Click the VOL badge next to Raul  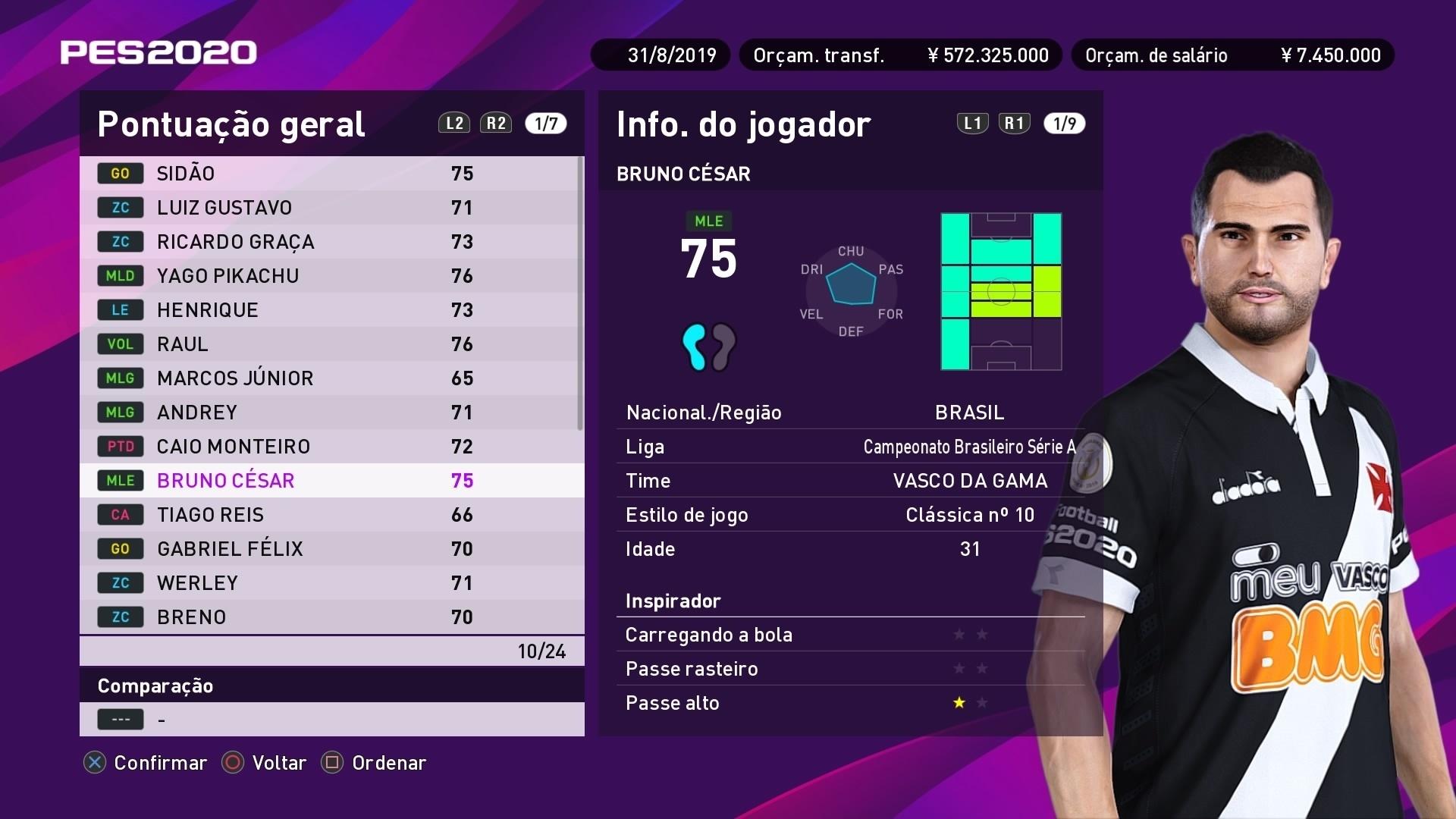click(x=119, y=344)
